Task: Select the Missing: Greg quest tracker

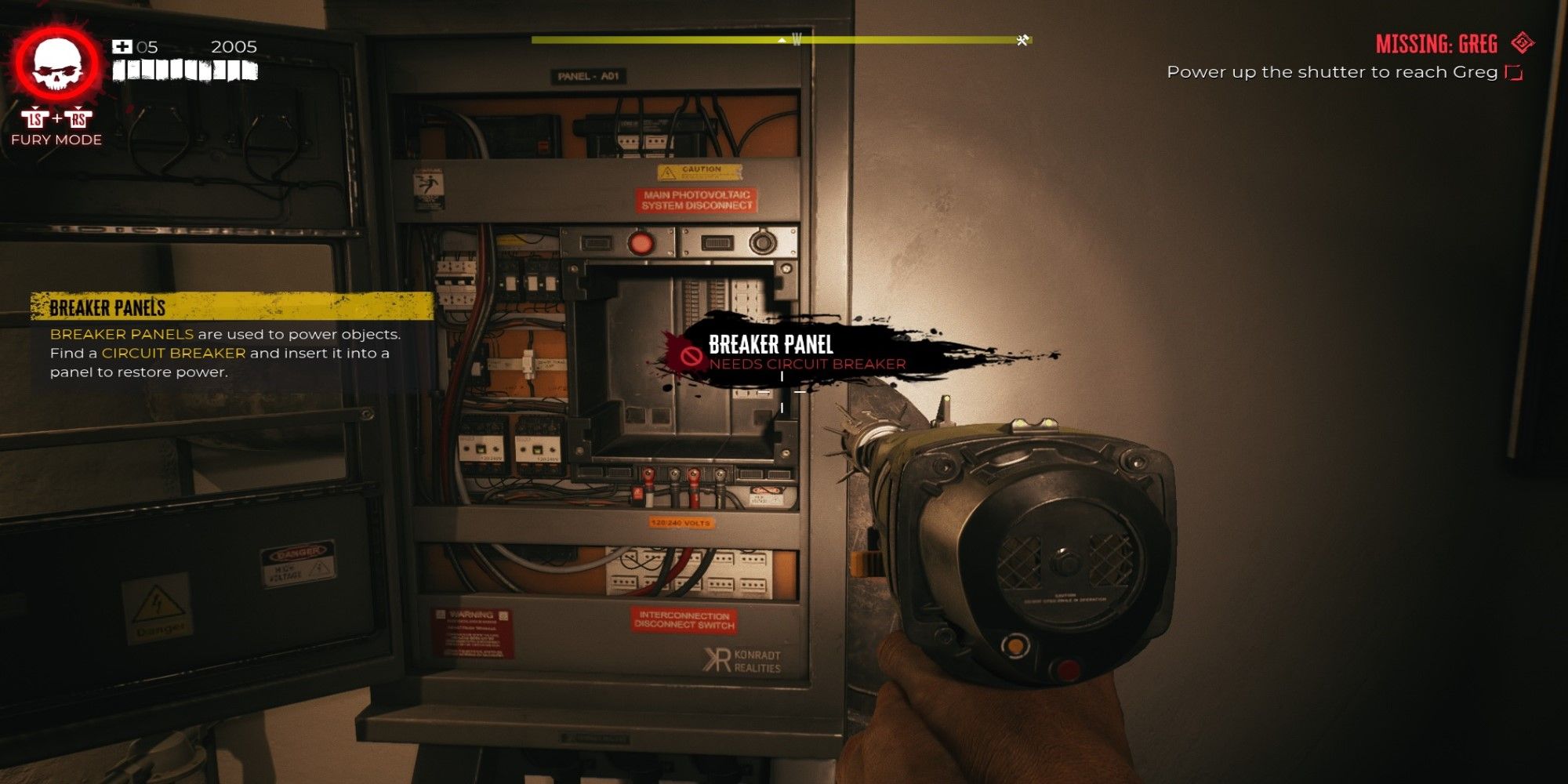Action: tap(1436, 44)
